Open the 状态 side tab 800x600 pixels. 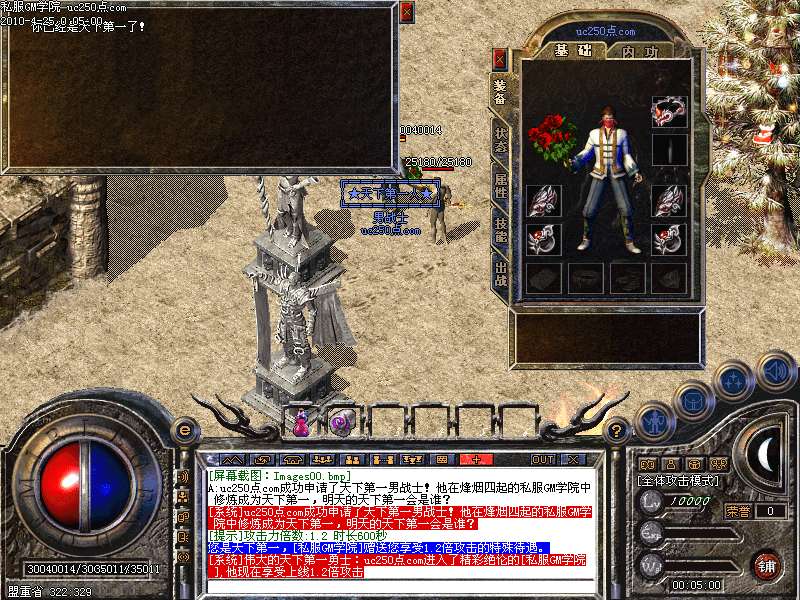click(x=500, y=139)
